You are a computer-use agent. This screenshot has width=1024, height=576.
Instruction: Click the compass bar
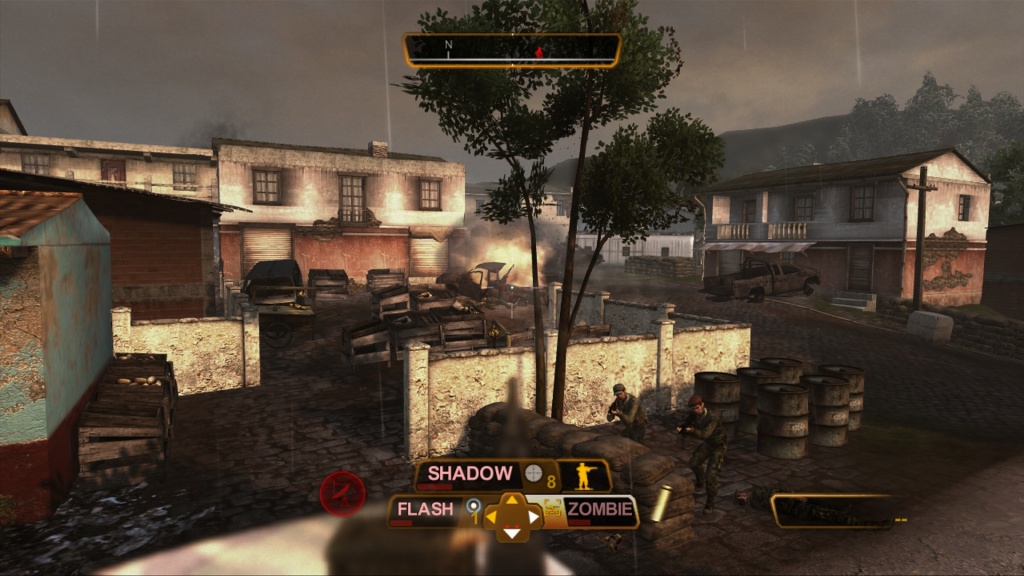511,50
